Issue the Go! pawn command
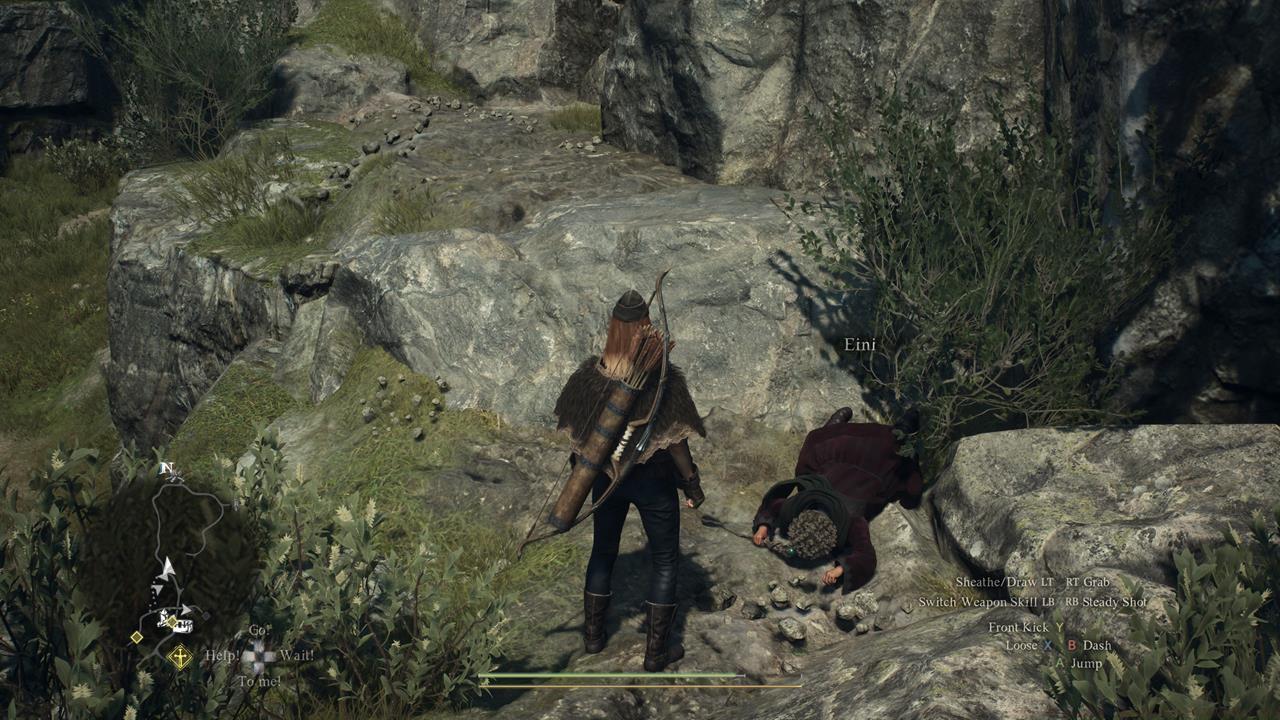The image size is (1280, 720). pyautogui.click(x=259, y=630)
